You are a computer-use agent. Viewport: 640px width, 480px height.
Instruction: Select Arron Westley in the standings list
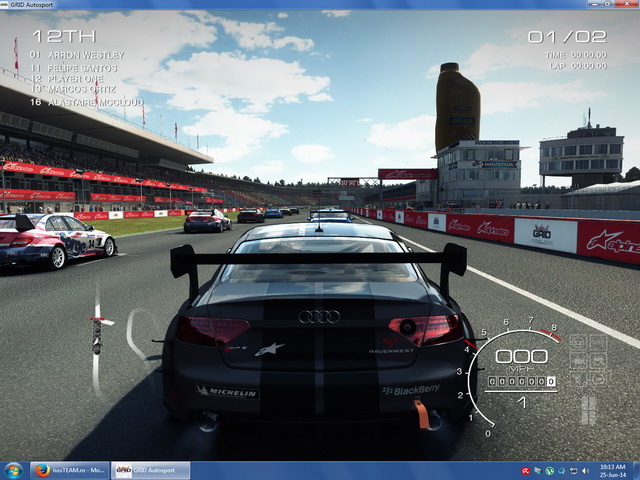[85, 55]
